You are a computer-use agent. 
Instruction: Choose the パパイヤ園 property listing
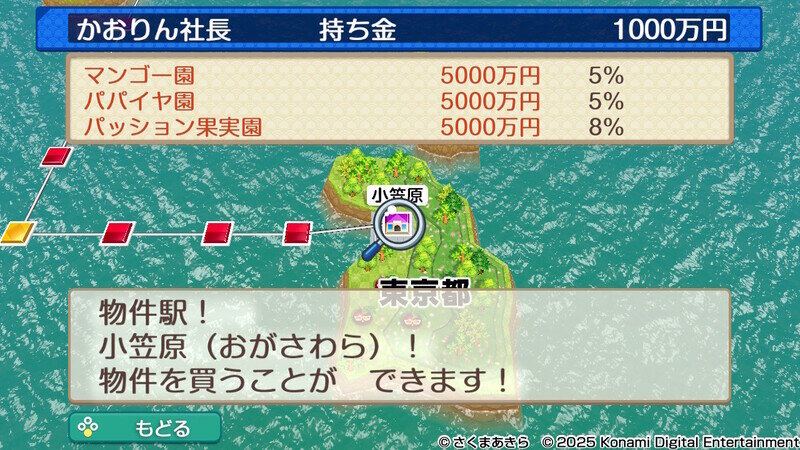[398, 101]
